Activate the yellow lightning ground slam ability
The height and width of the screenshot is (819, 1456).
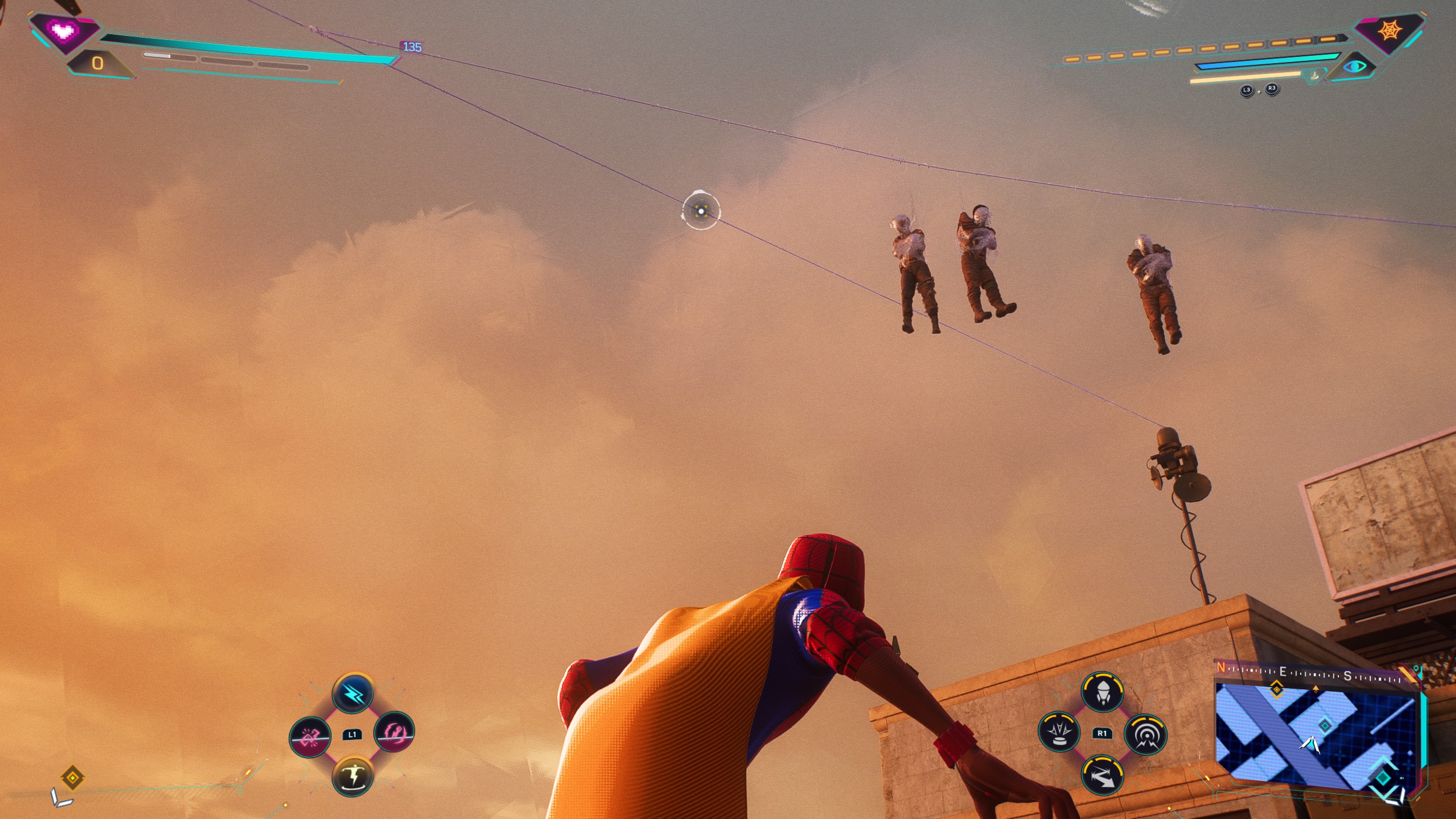pos(353,776)
